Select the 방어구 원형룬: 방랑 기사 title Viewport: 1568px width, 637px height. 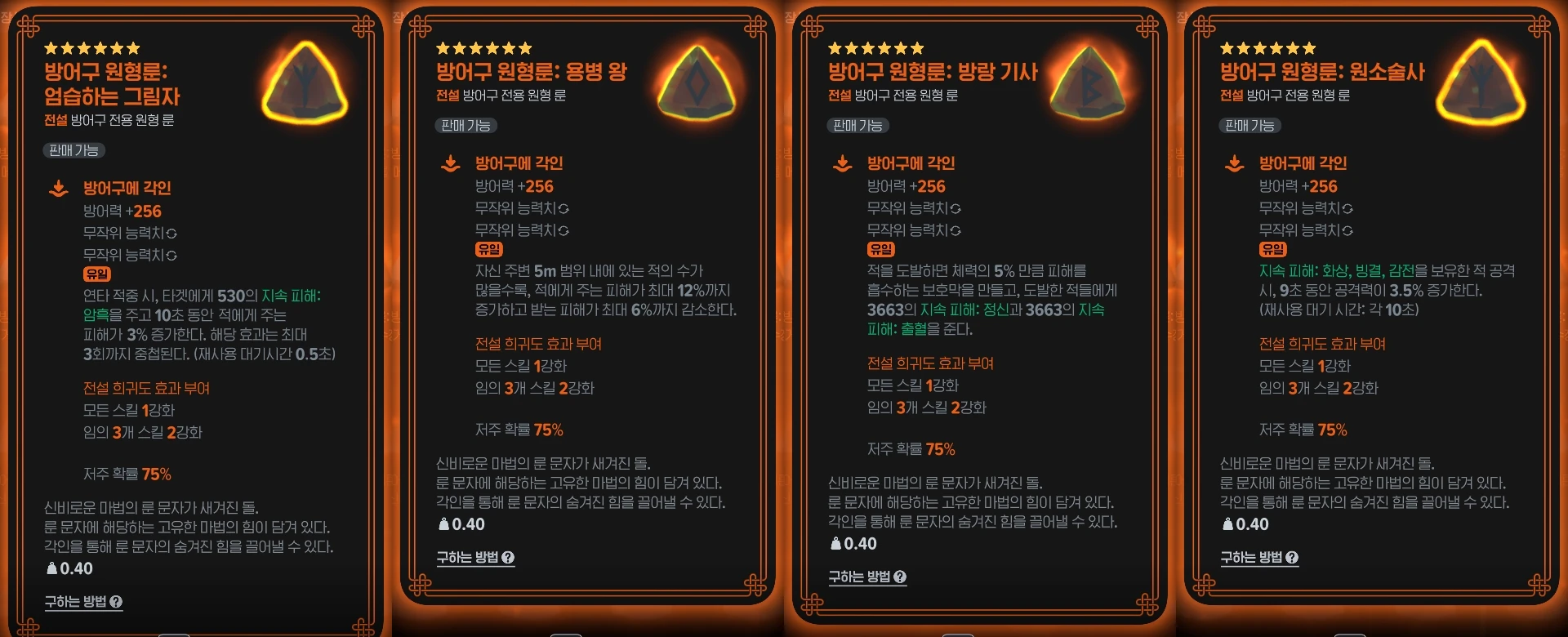pyautogui.click(x=933, y=71)
